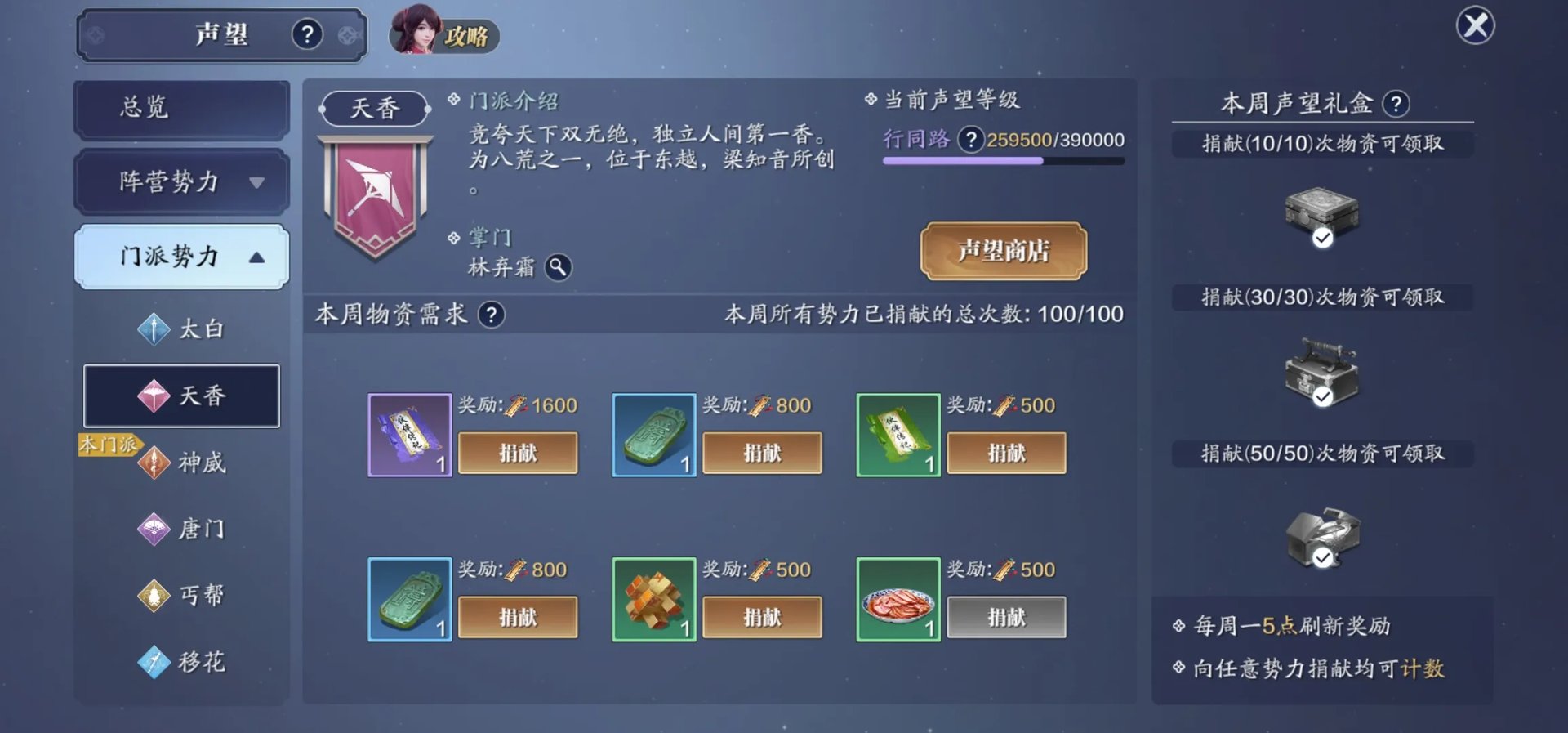Click the 行同路 reputation help icon
Viewport: 1568px width, 733px height.
click(x=970, y=140)
